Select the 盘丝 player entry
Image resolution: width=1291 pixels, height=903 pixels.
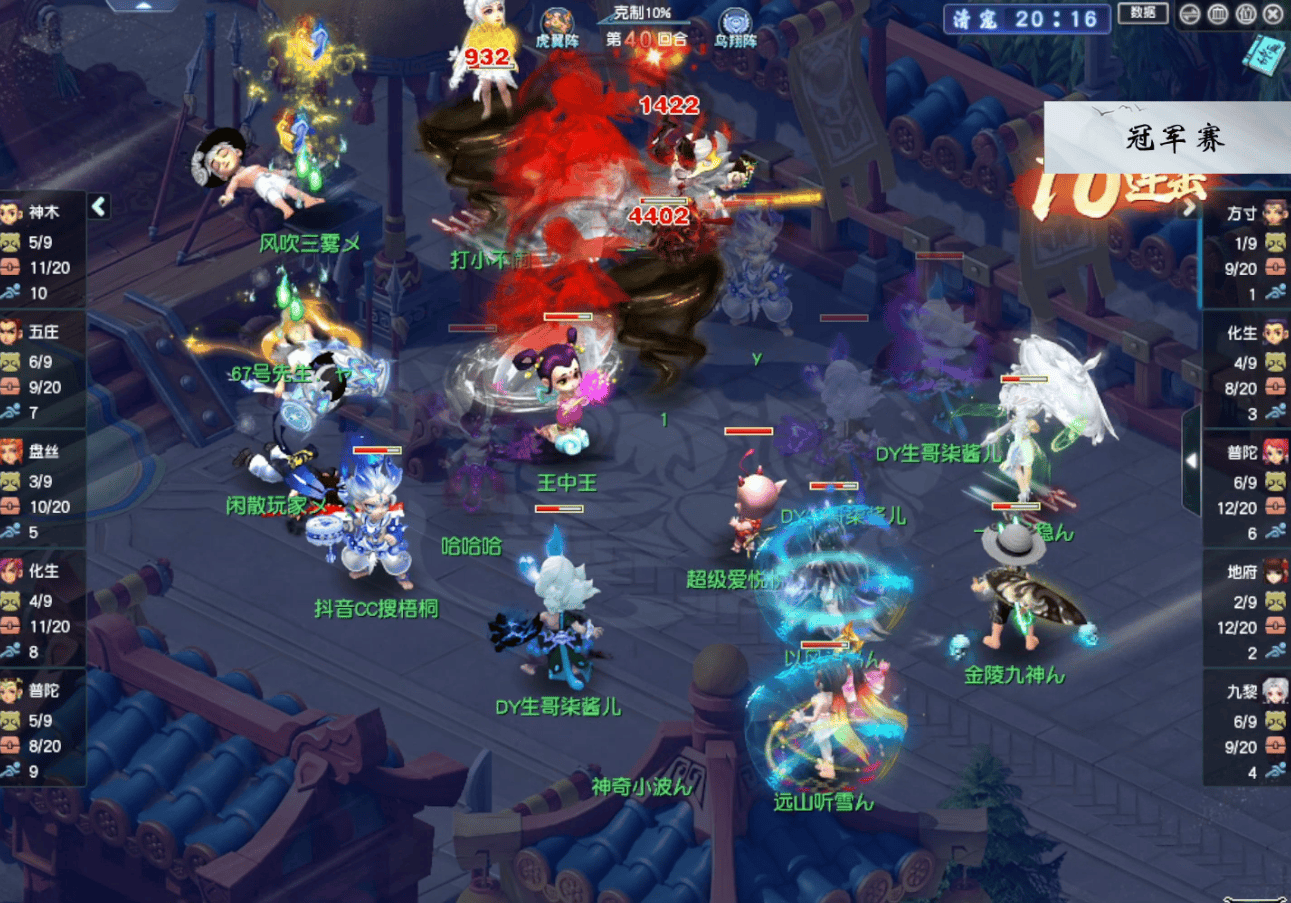click(x=42, y=452)
